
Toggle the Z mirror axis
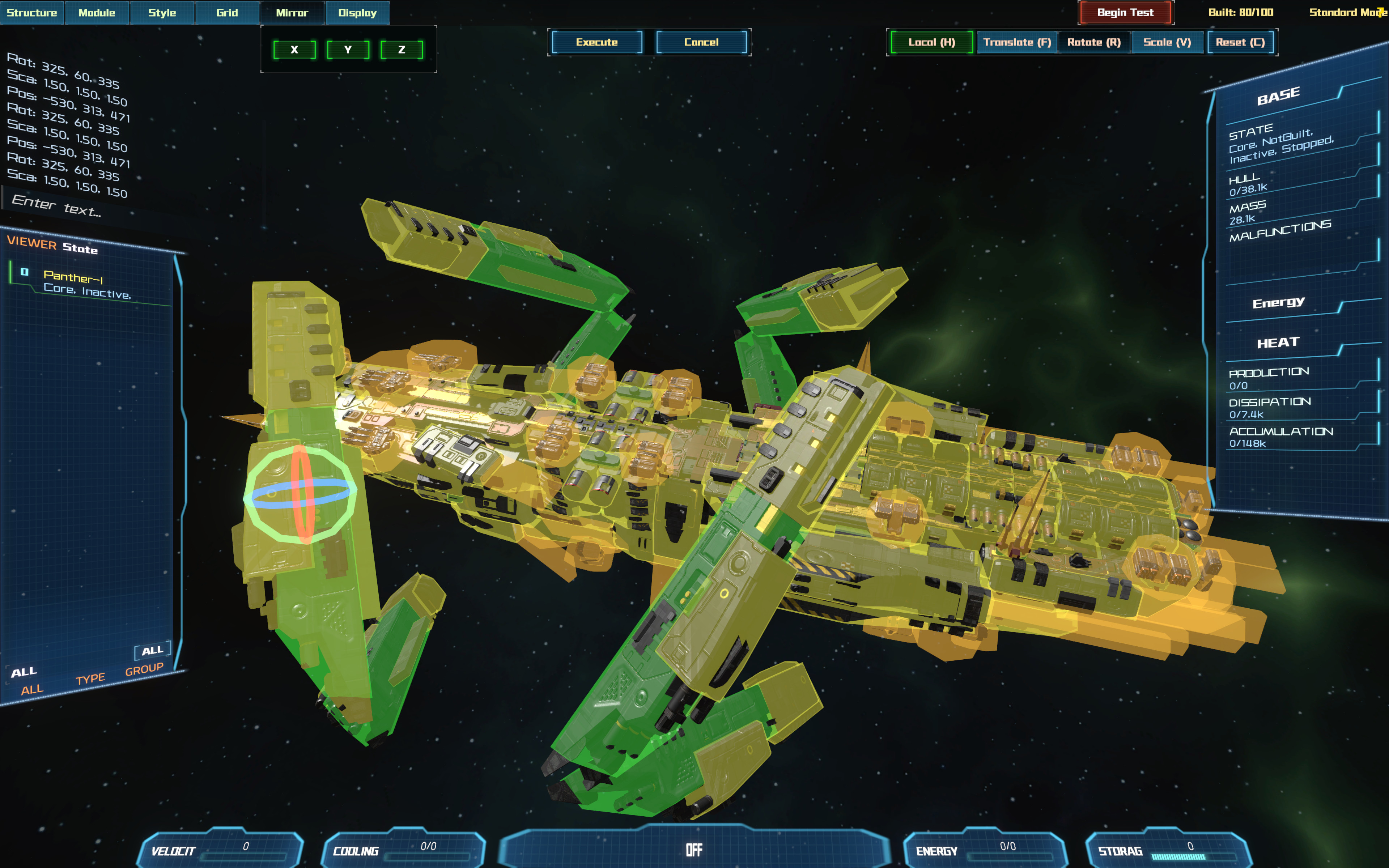[402, 50]
